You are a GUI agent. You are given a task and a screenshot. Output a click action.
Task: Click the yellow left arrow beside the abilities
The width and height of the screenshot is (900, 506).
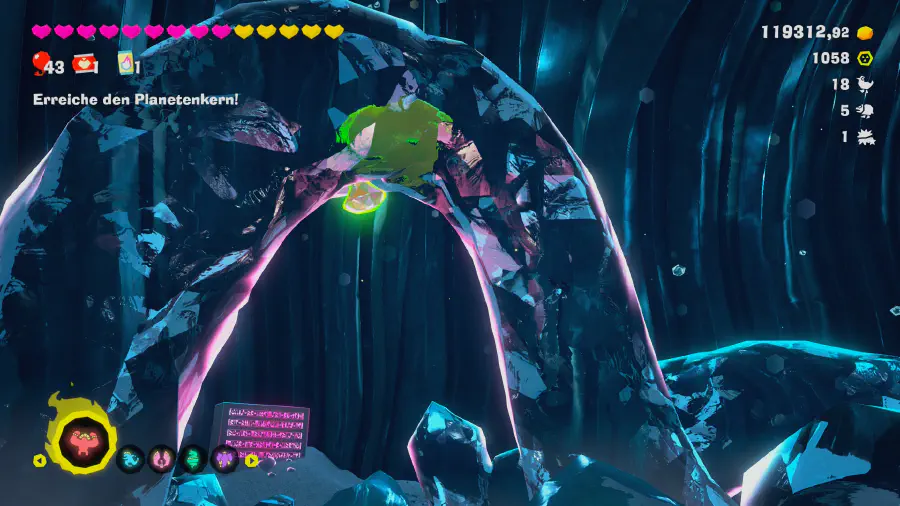click(40, 461)
